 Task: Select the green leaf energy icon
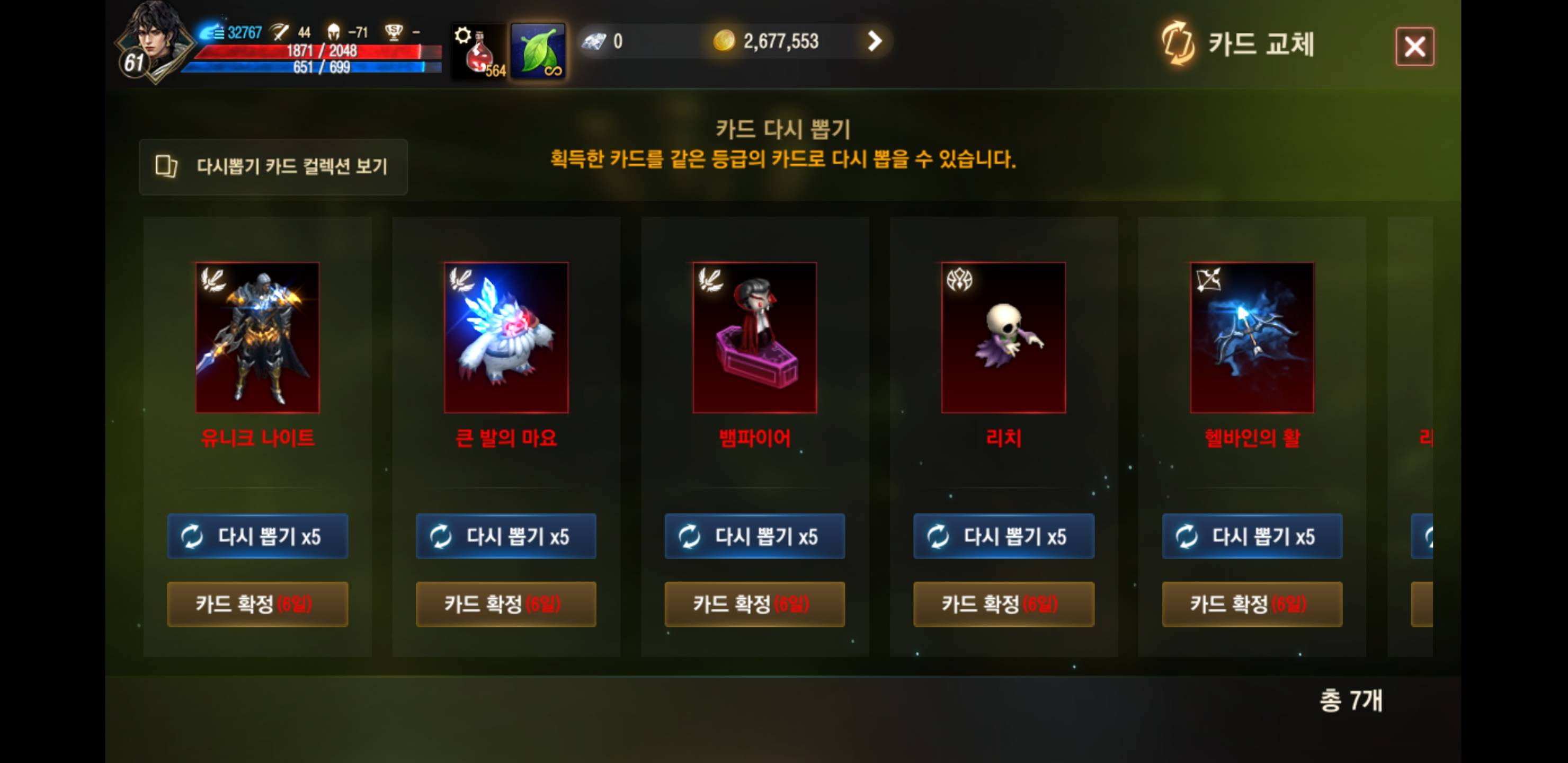coord(538,49)
